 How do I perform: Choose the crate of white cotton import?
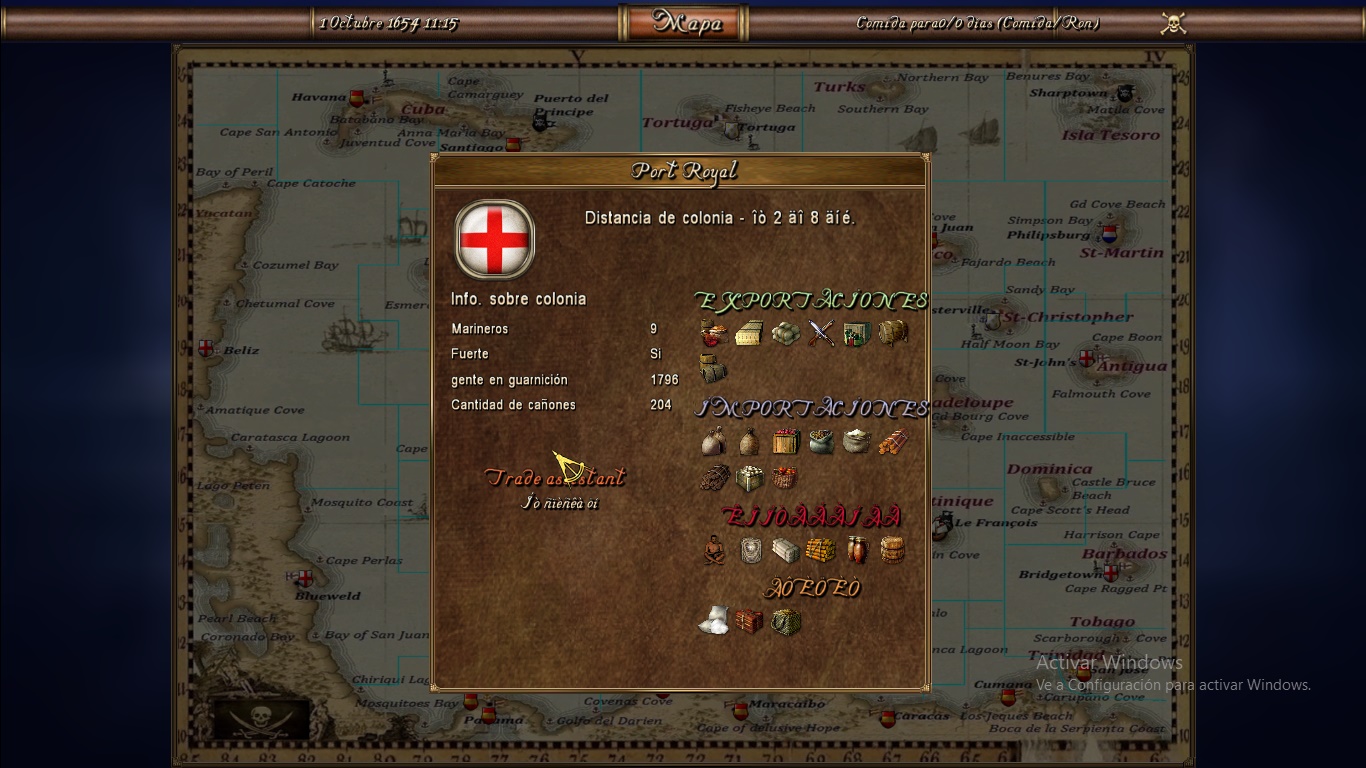tap(749, 477)
